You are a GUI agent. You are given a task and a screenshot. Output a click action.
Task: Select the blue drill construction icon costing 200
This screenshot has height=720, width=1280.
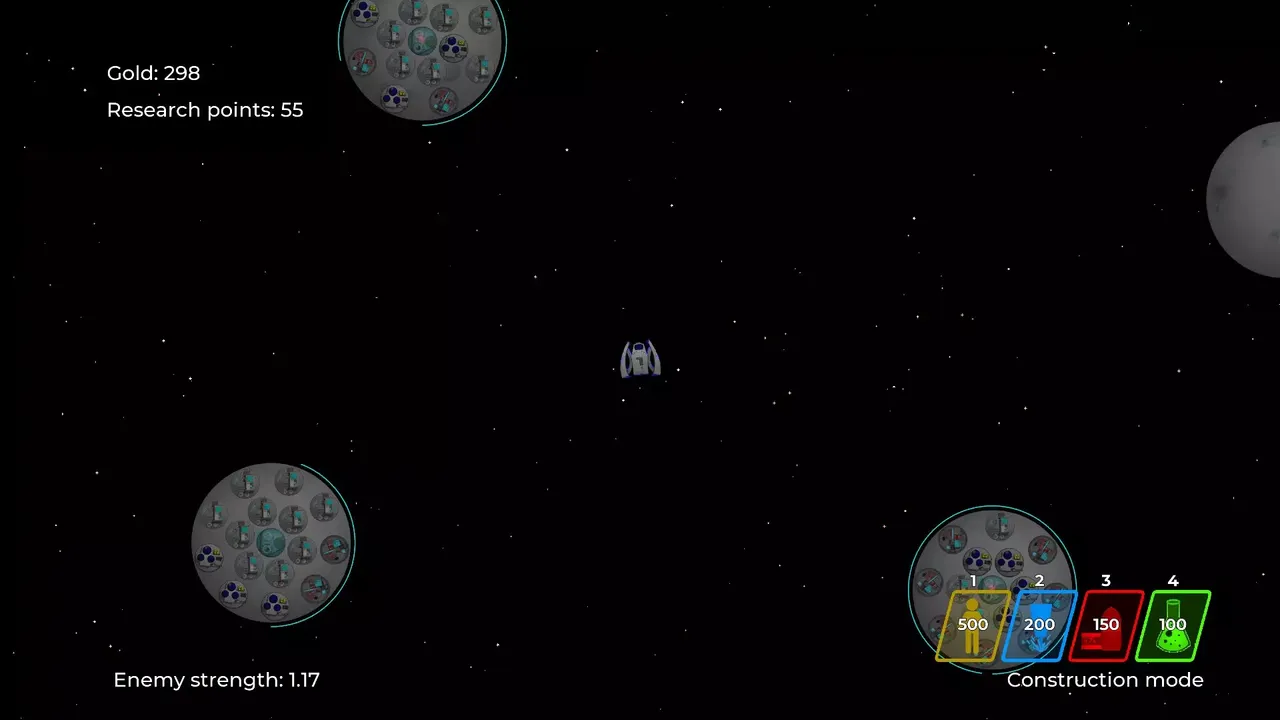tap(1039, 624)
